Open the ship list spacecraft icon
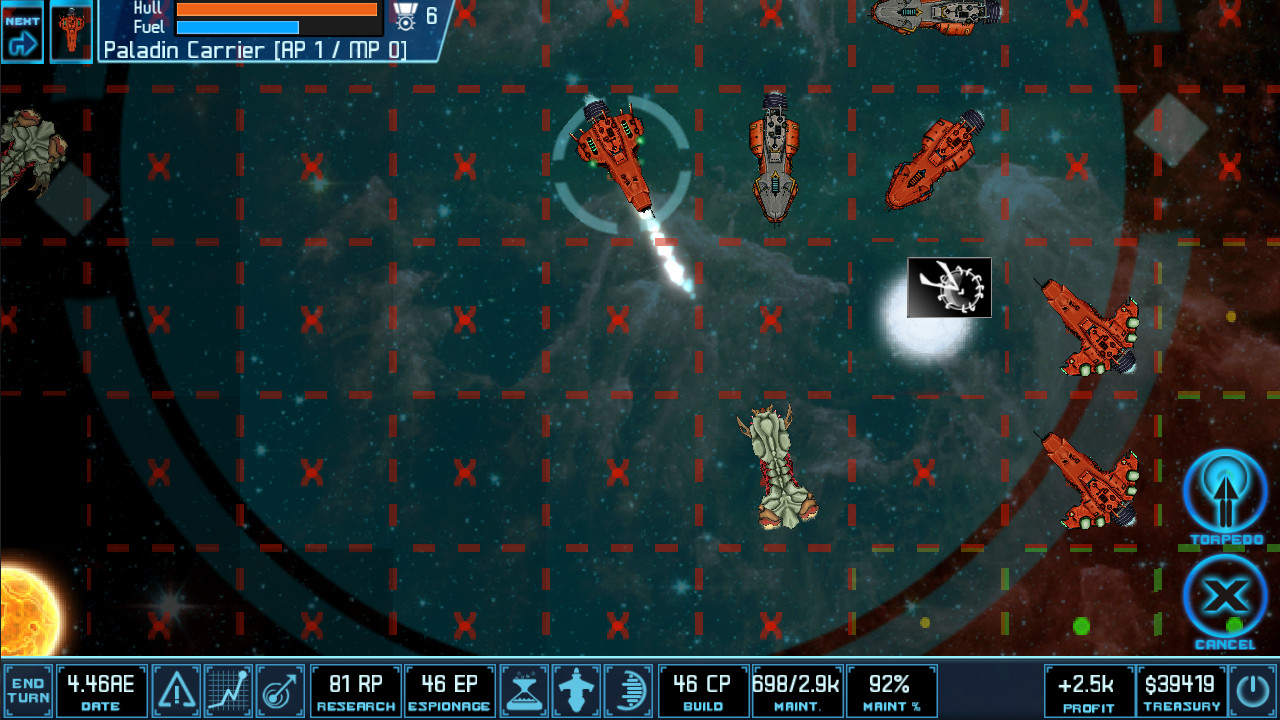 pyautogui.click(x=575, y=689)
